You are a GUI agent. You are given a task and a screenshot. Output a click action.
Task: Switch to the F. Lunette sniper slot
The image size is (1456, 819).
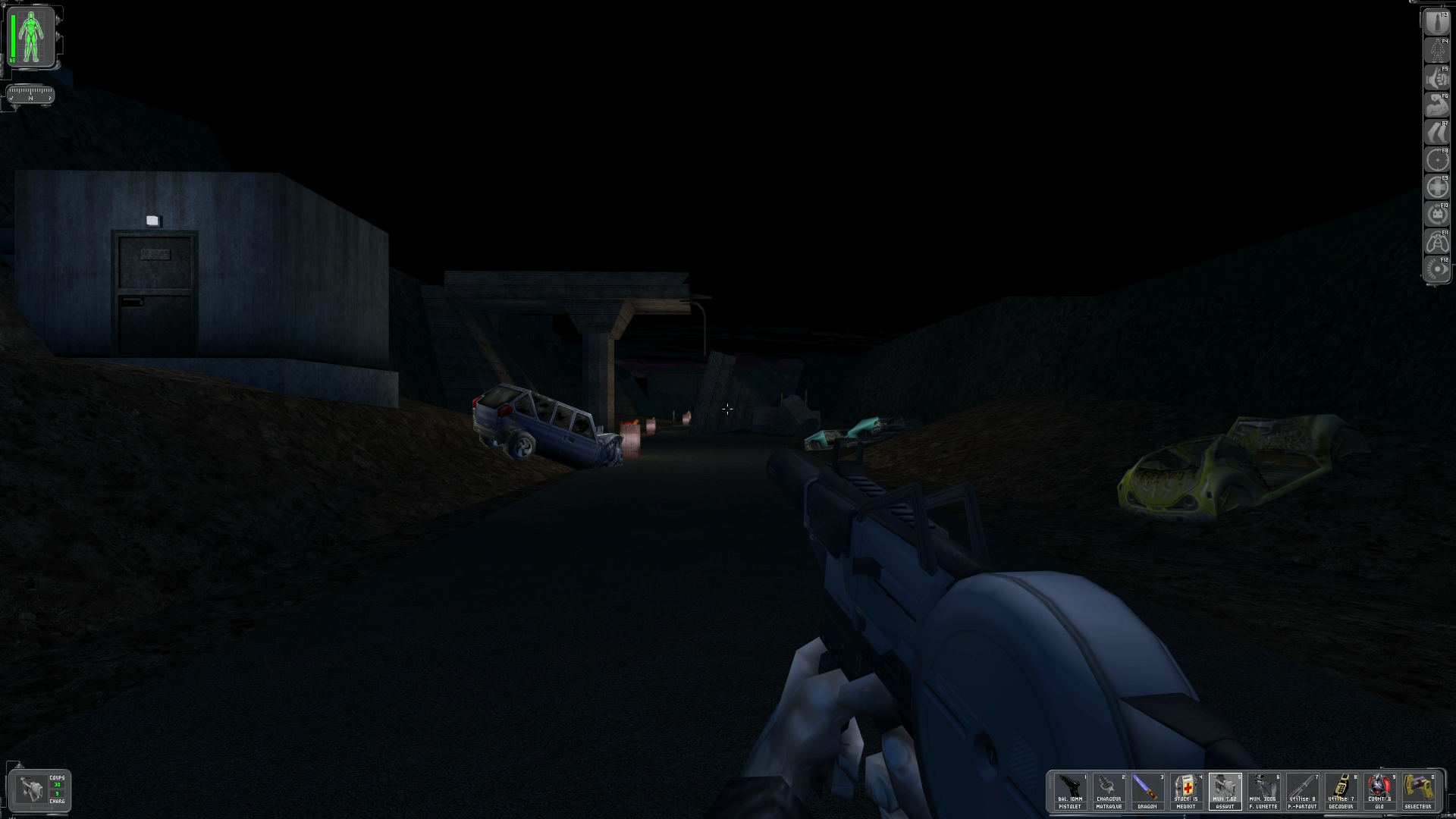[x=1263, y=792]
